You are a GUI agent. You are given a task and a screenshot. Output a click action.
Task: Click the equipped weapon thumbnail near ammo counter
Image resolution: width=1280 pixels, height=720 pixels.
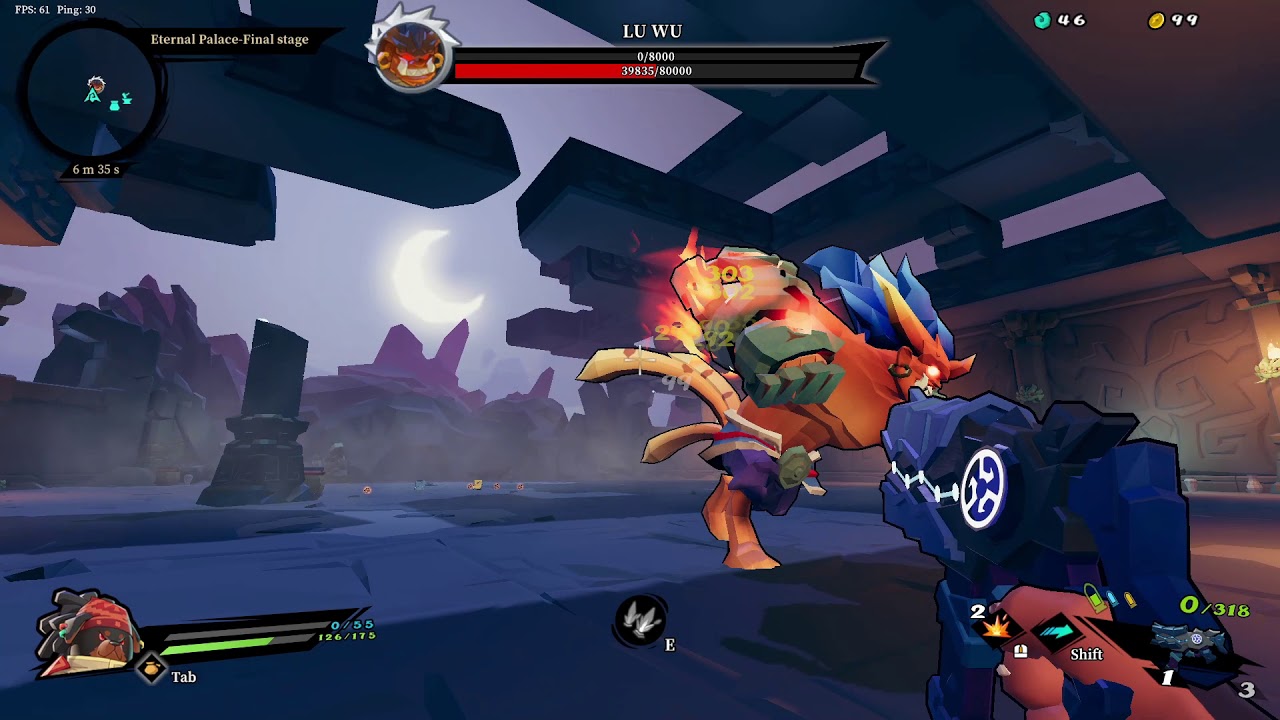tap(1190, 640)
